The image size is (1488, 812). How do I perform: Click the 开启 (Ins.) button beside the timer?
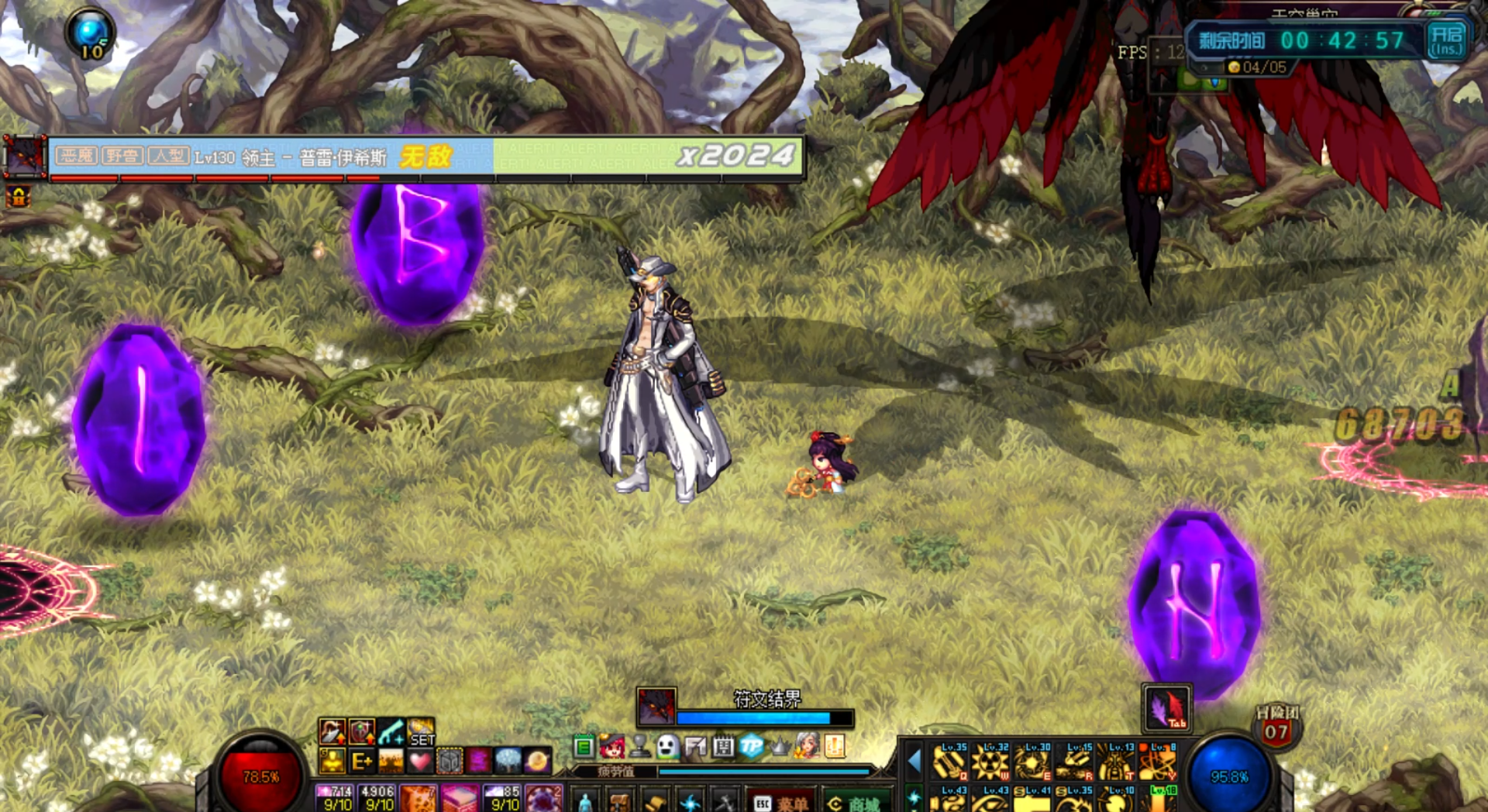[x=1446, y=40]
